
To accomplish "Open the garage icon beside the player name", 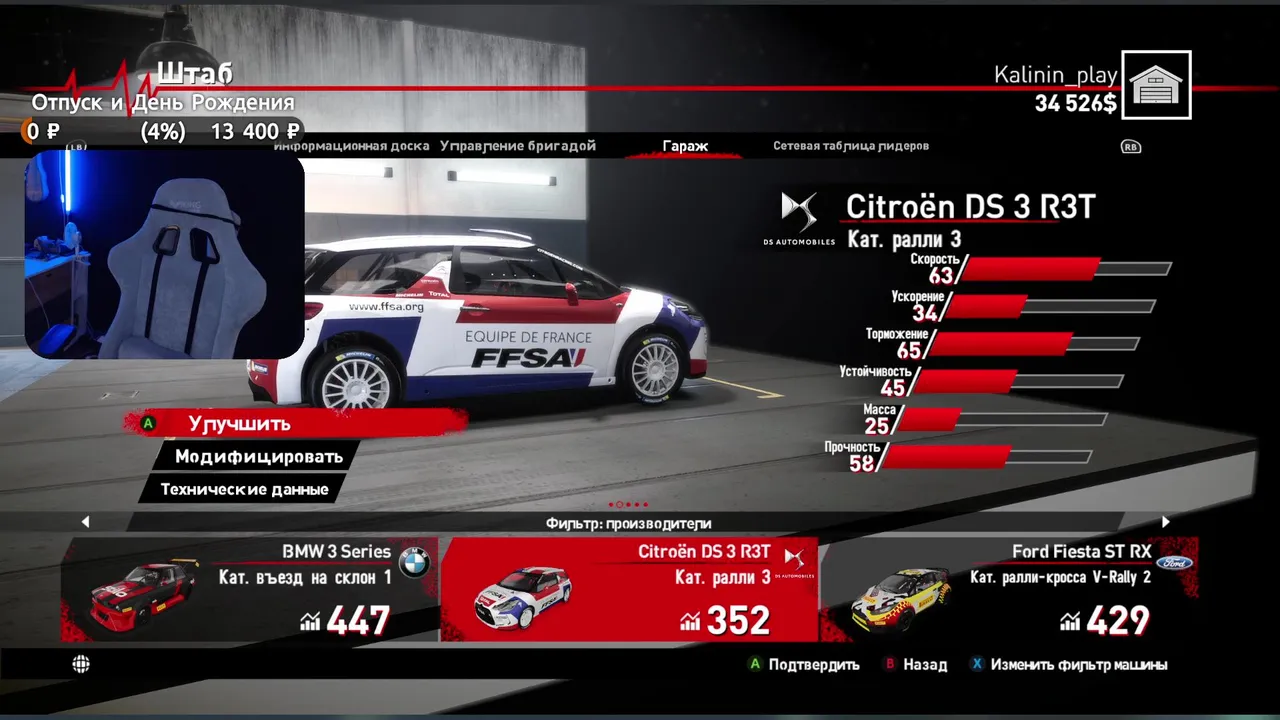I will click(x=1156, y=85).
